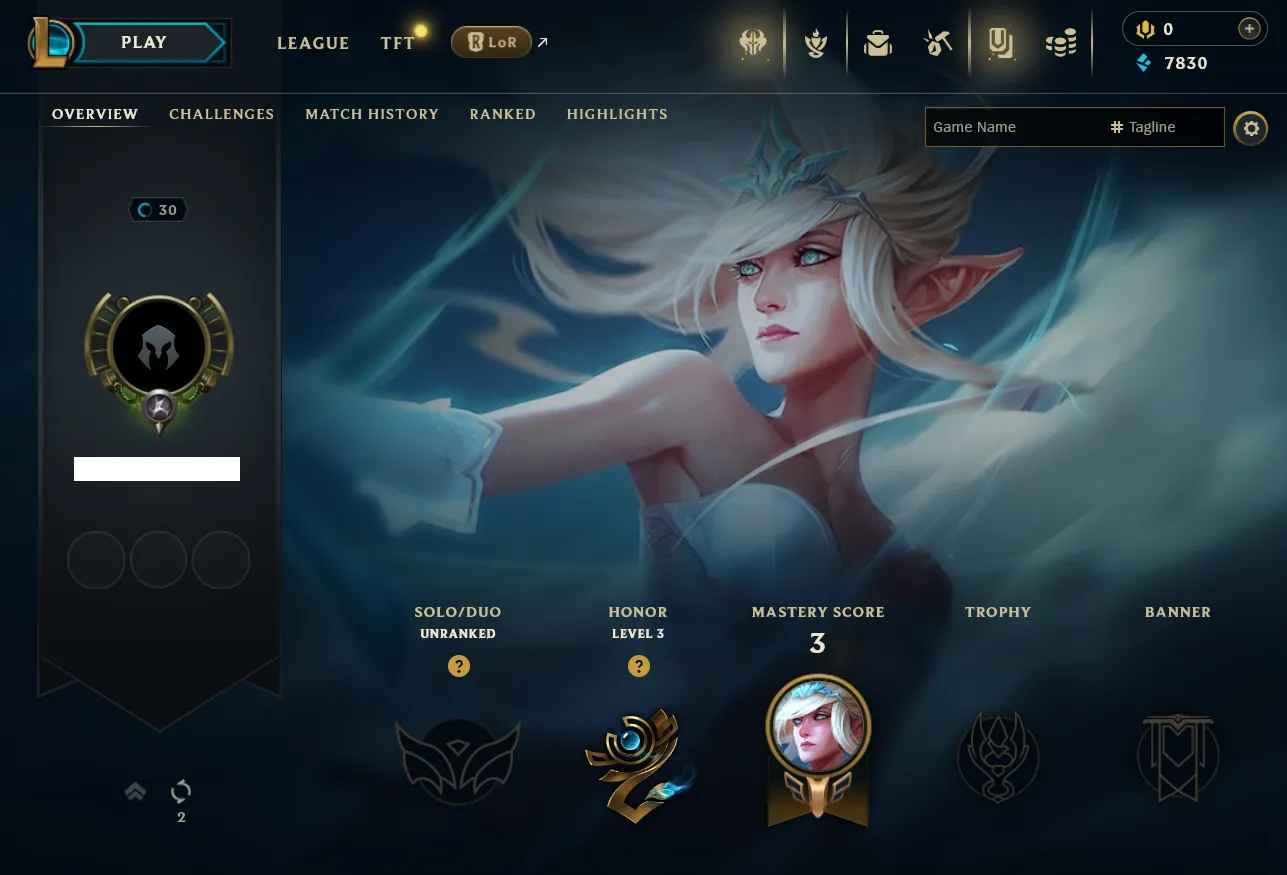The height and width of the screenshot is (875, 1287).
Task: Start a game with the PLAY button
Action: pos(146,43)
